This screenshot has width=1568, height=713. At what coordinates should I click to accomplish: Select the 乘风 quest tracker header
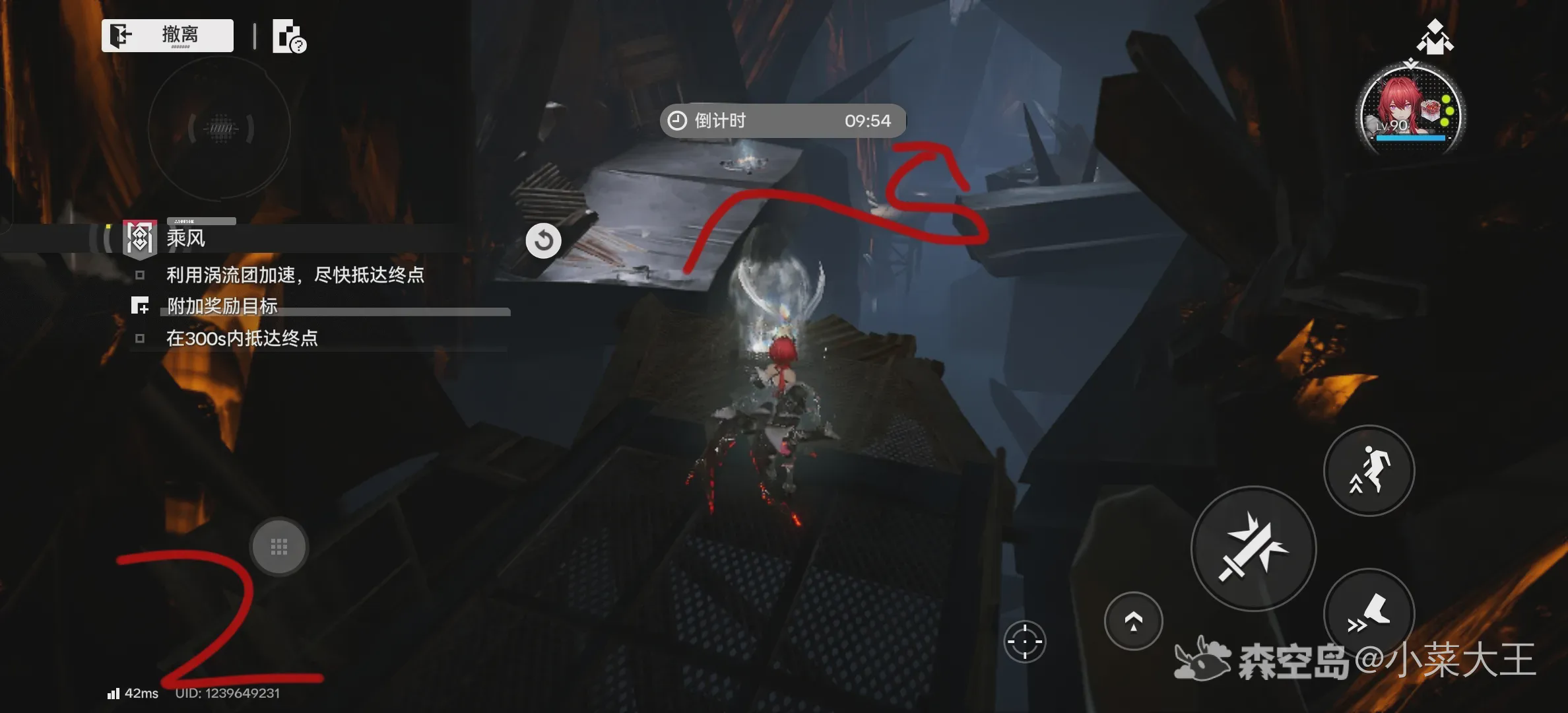(185, 238)
